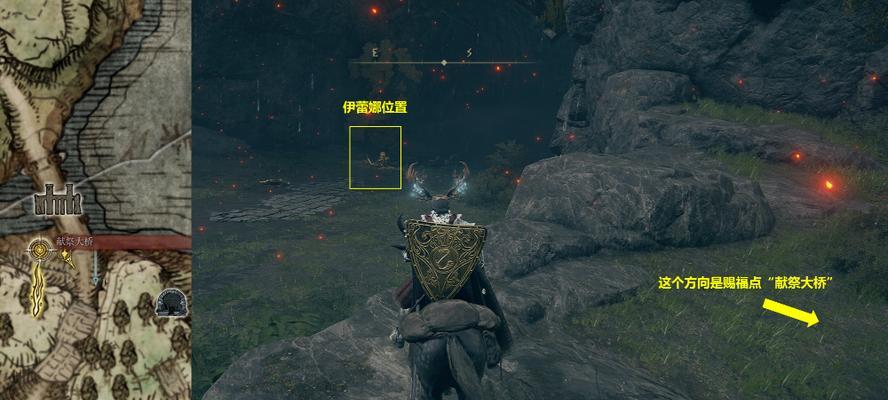Select the bridge structure icon on the map
This screenshot has width=888, height=400.
tap(57, 202)
